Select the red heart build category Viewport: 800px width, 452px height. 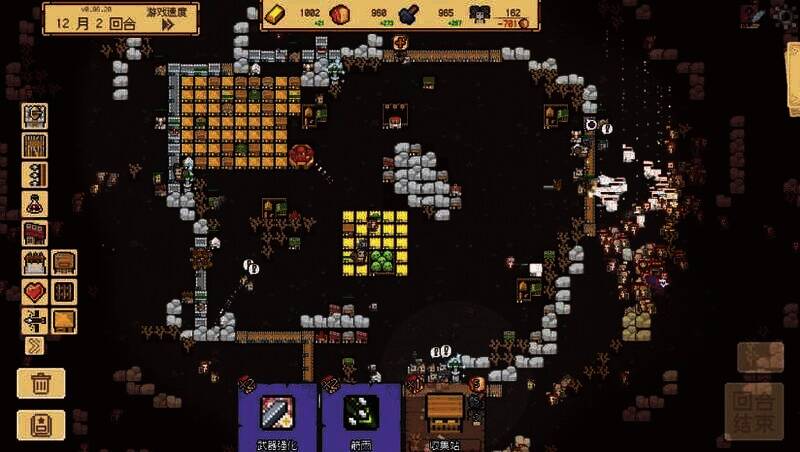[35, 292]
